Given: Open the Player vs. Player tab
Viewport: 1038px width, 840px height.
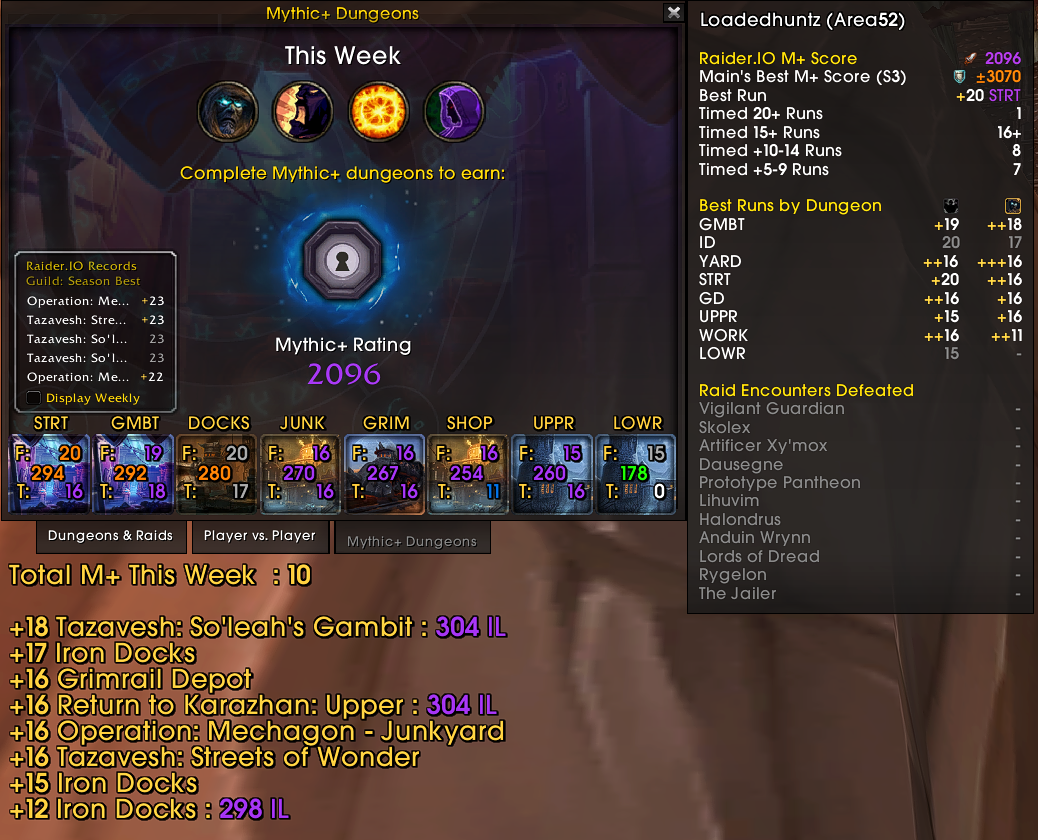Looking at the screenshot, I should point(259,536).
